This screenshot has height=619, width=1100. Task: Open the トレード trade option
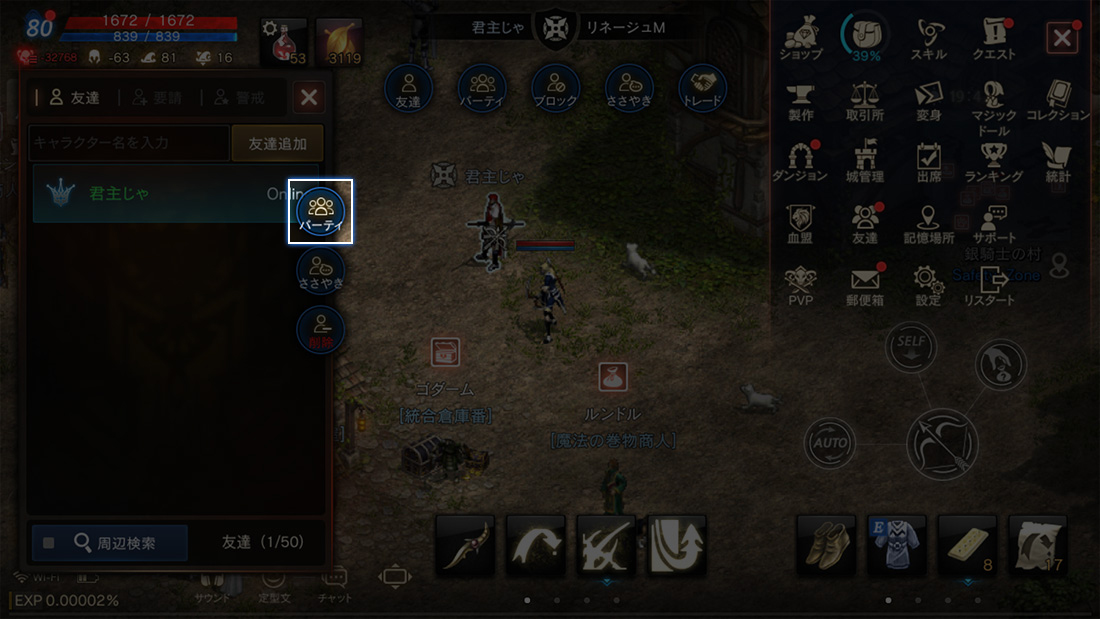tap(702, 88)
